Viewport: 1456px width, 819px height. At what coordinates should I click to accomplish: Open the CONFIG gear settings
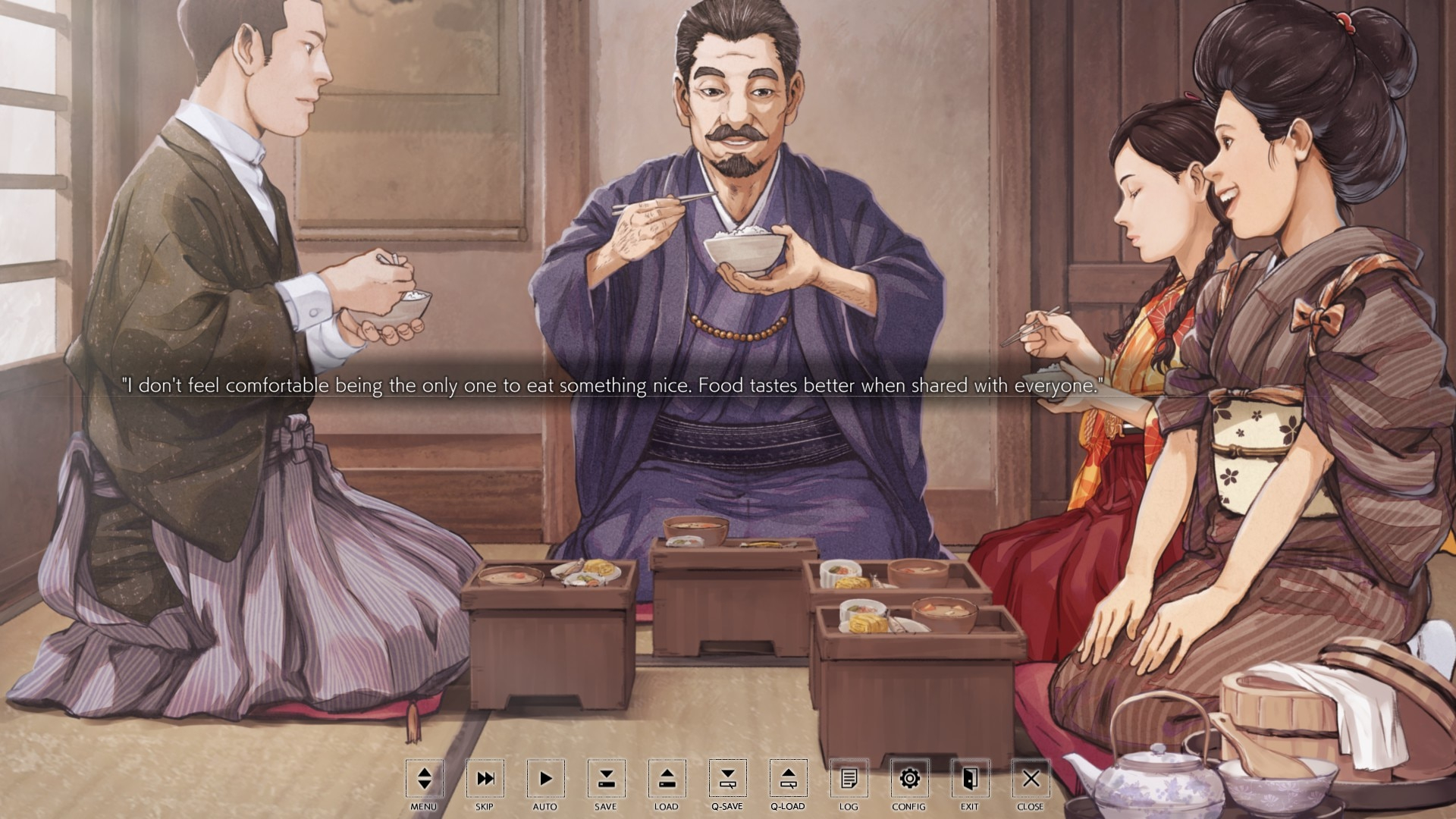click(909, 779)
